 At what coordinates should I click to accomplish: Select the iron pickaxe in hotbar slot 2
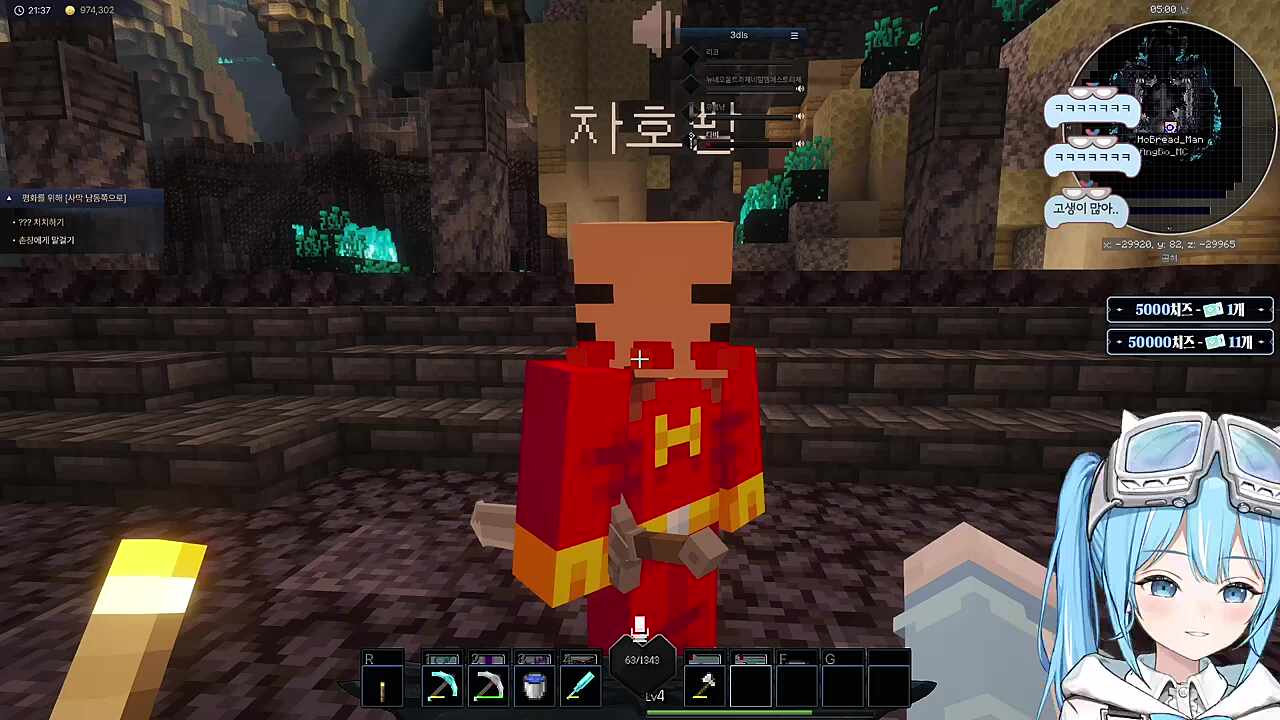coord(487,684)
